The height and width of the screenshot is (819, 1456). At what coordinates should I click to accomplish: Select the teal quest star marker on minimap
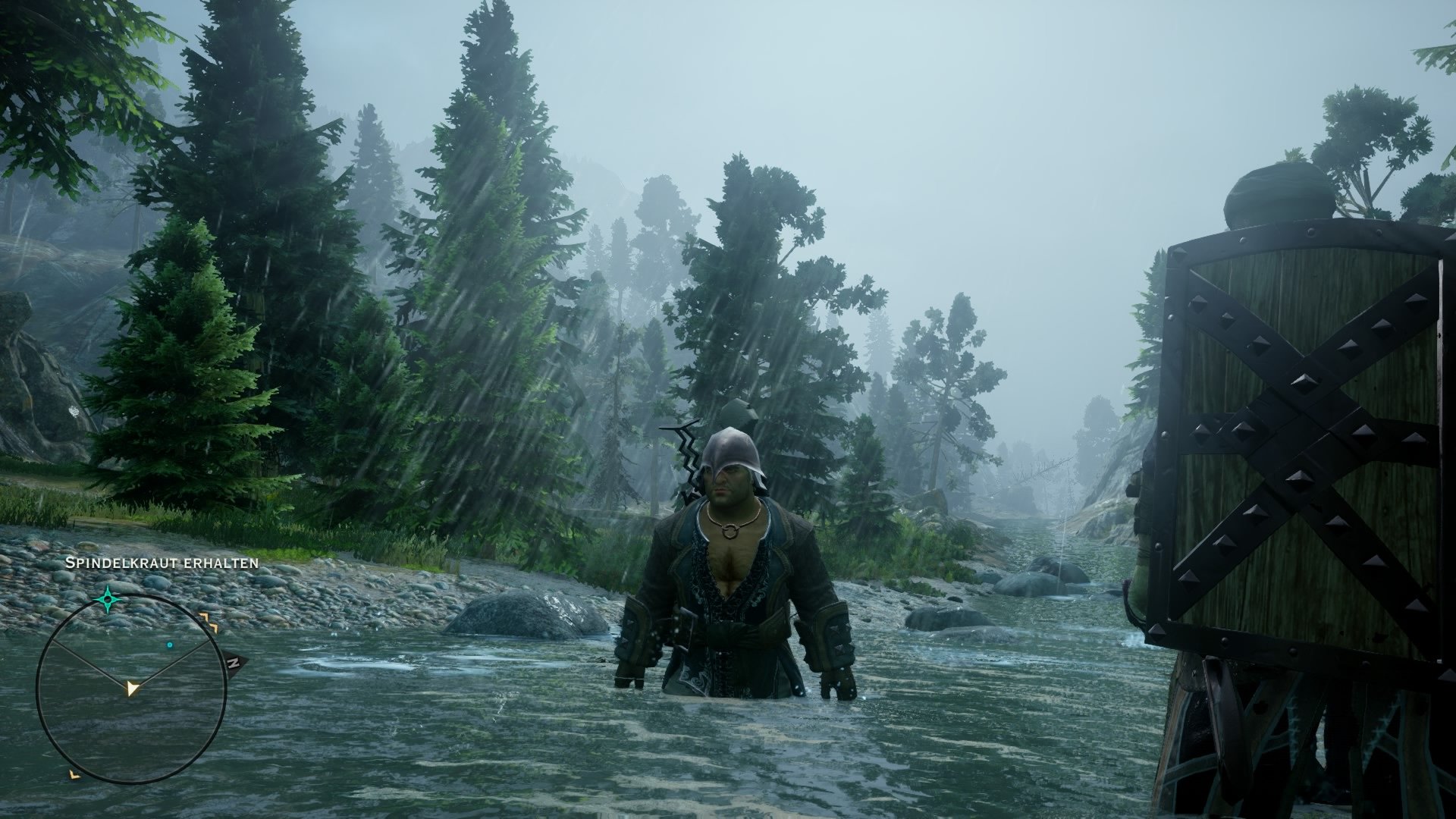[107, 598]
